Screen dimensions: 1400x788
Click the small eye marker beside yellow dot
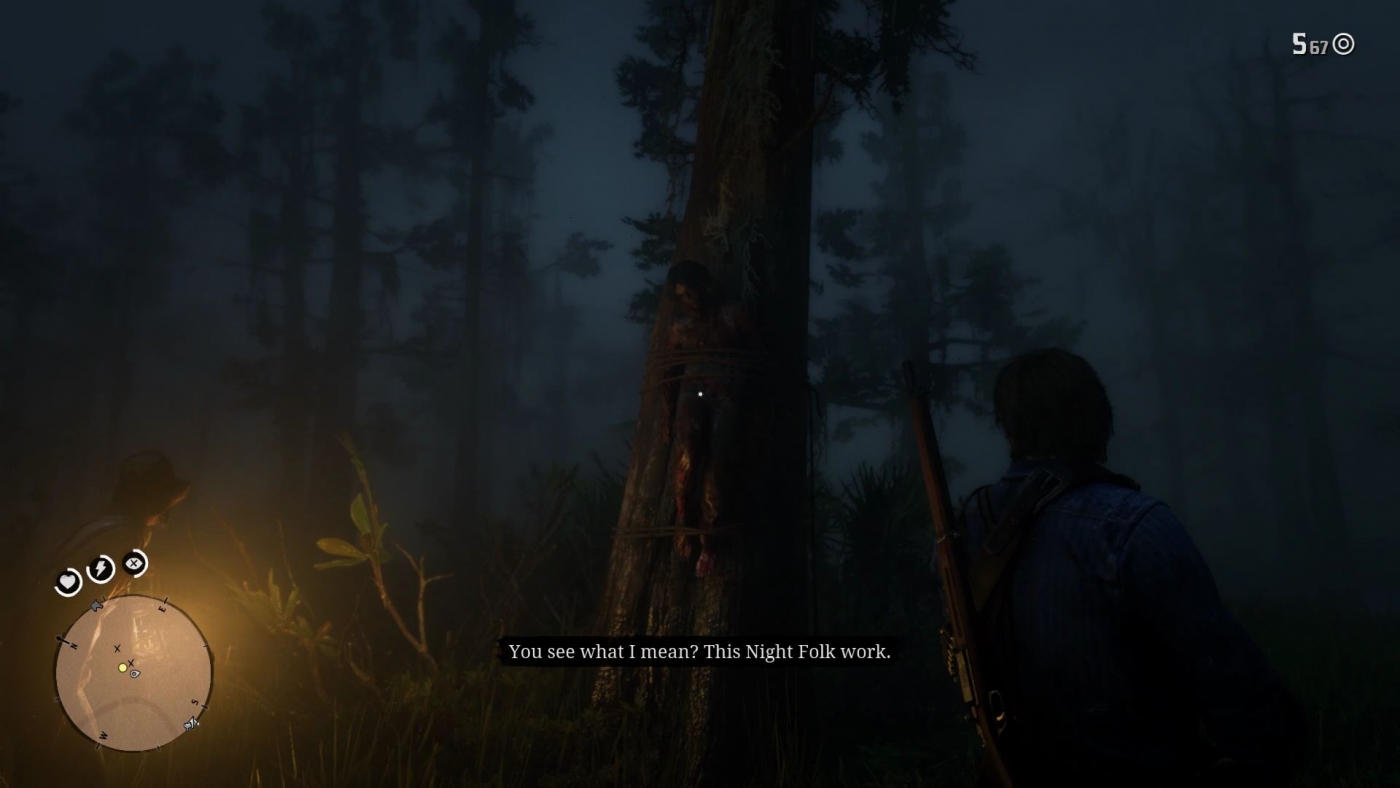134,675
